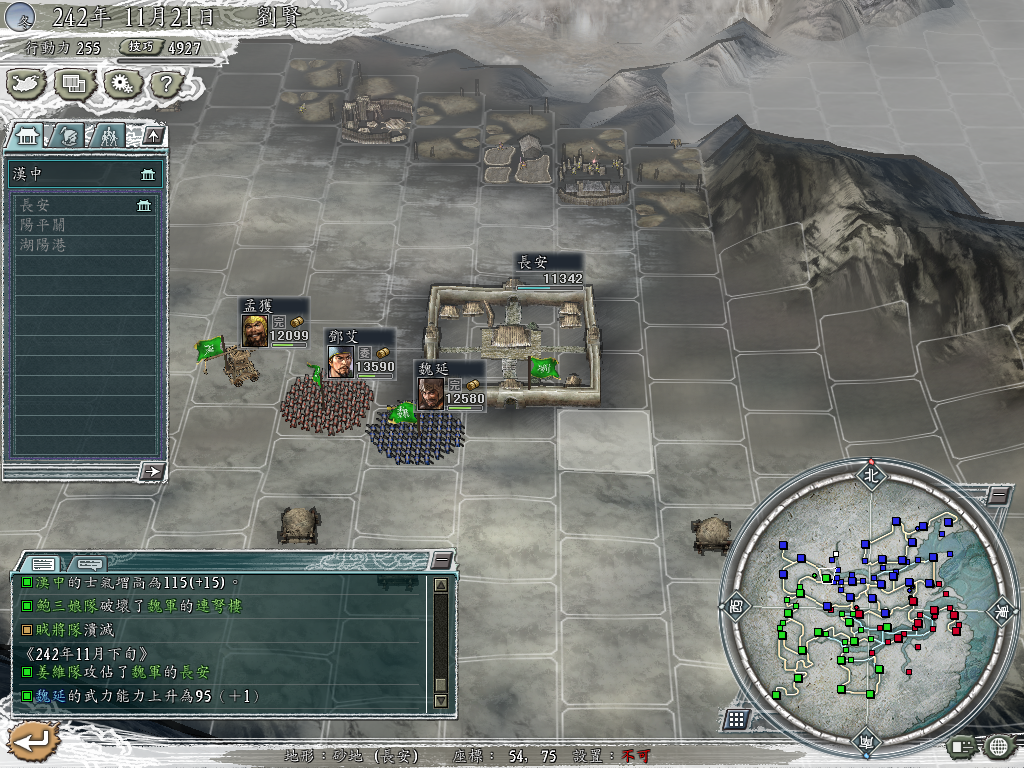Switch to the message log tab
Image resolution: width=1024 pixels, height=768 pixels.
(x=43, y=564)
